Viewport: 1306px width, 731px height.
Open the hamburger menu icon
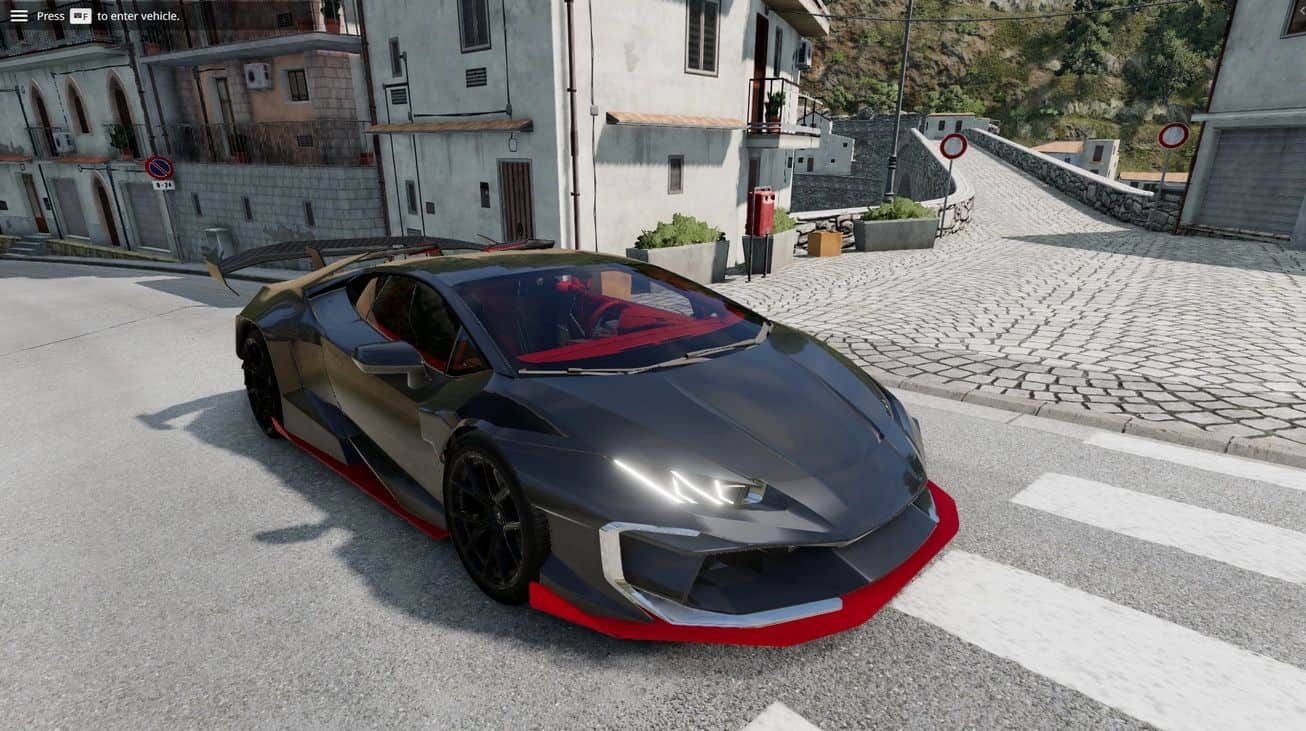click(x=19, y=16)
